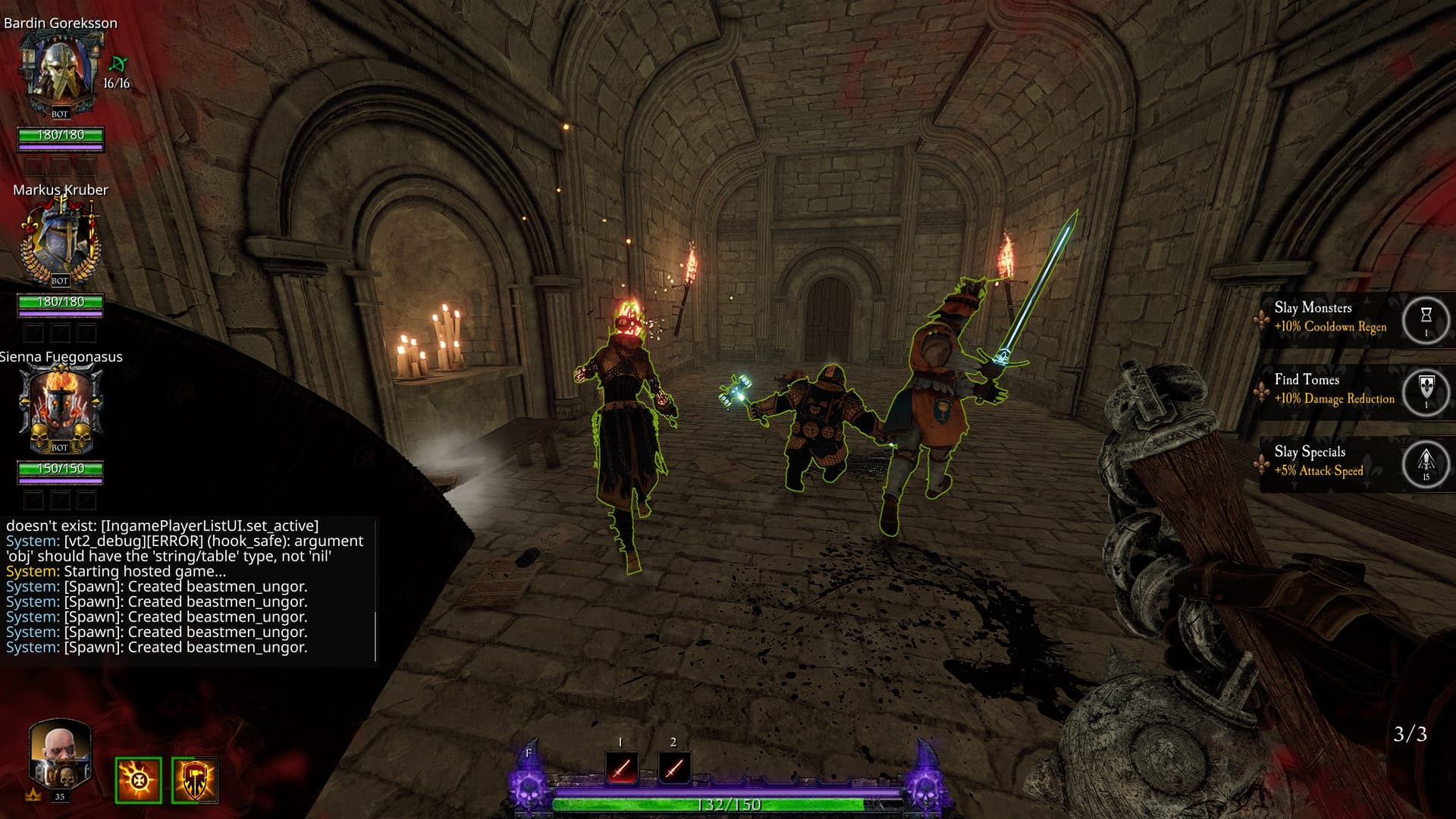
Task: Activate the flaming cross buff icon
Action: pyautogui.click(x=138, y=780)
